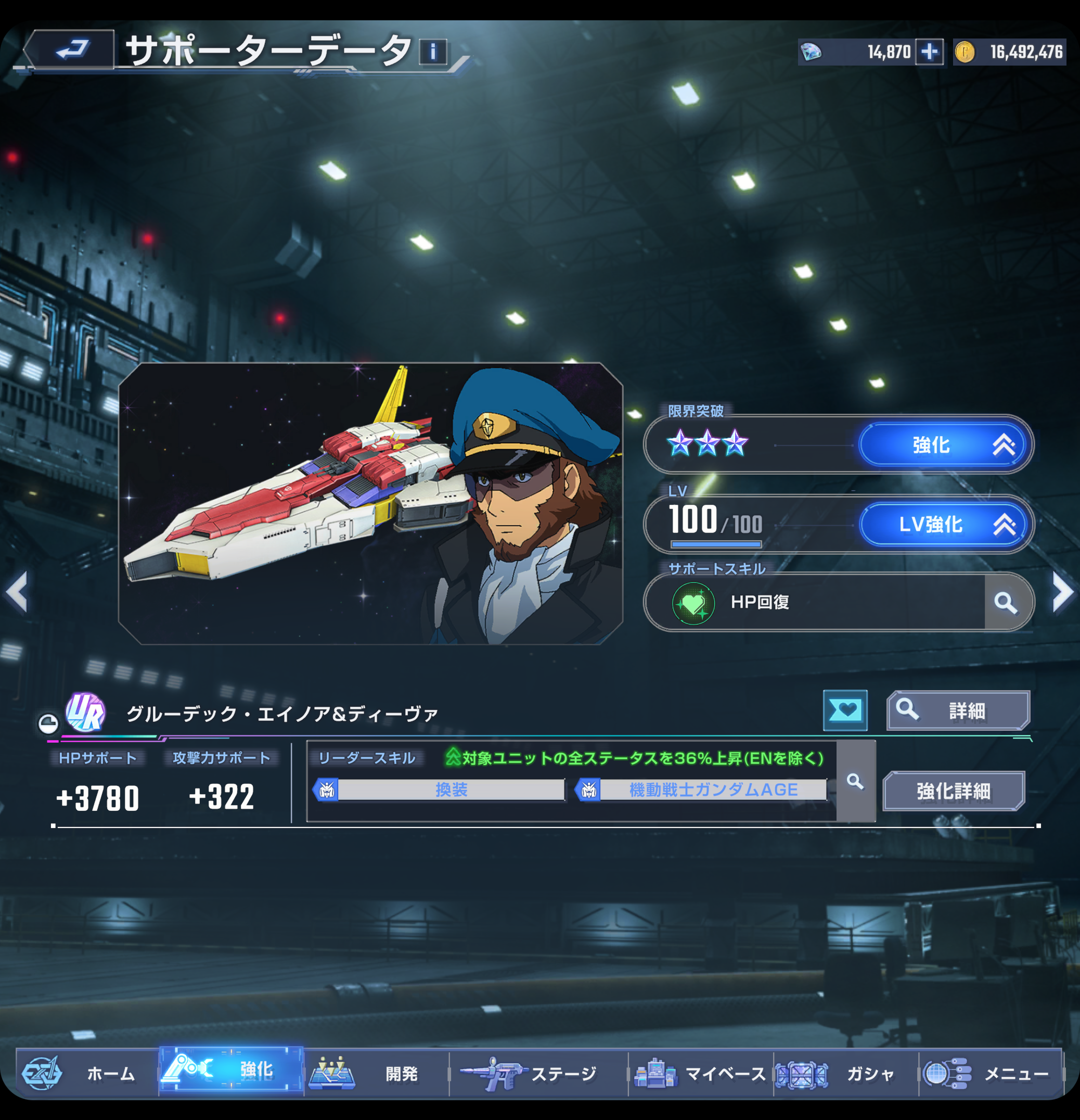Screen dimensions: 1080x1120
Task: View leader skill details with magnifier
Action: click(x=855, y=781)
